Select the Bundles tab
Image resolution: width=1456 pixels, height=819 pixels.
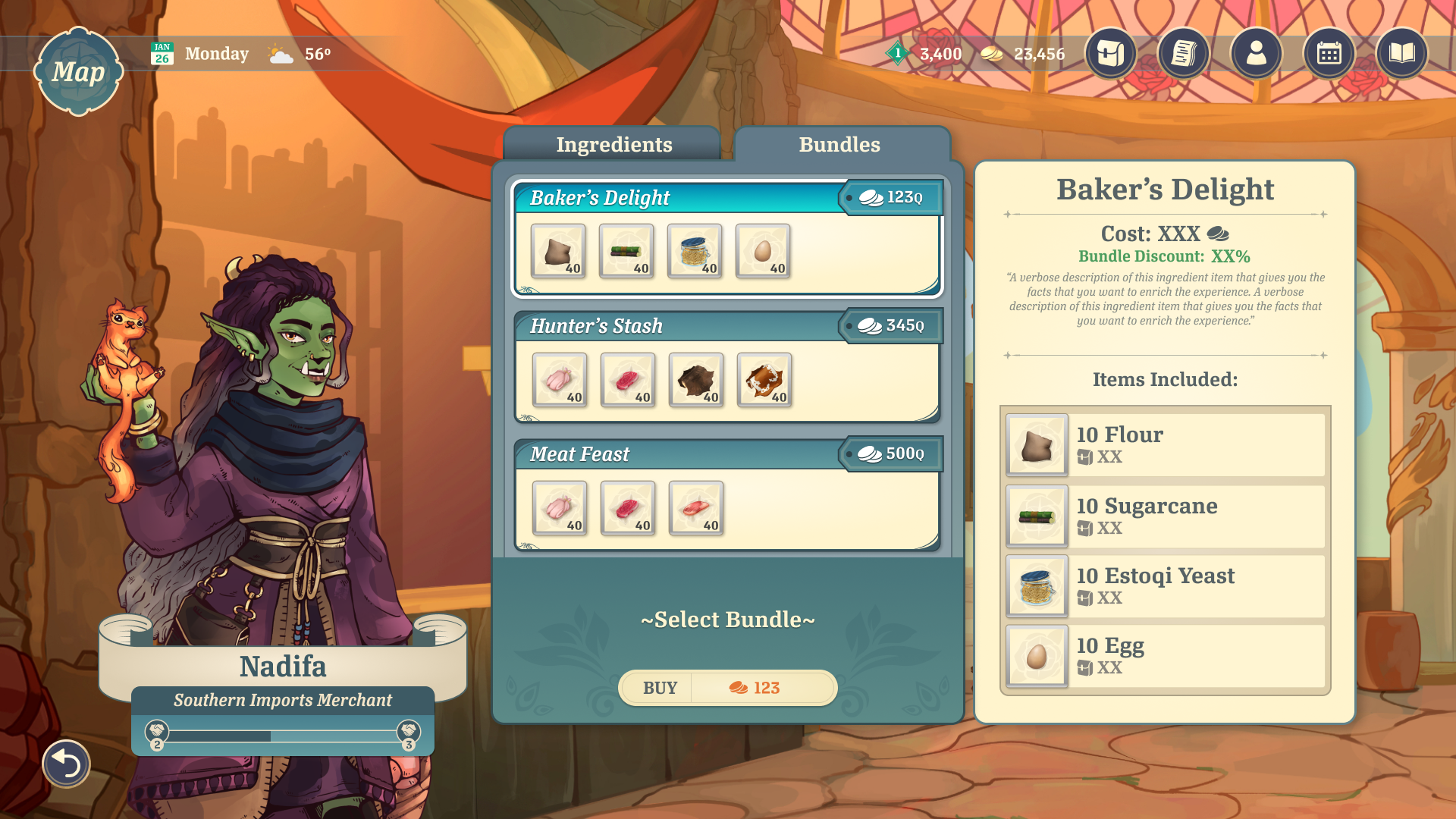coord(839,144)
